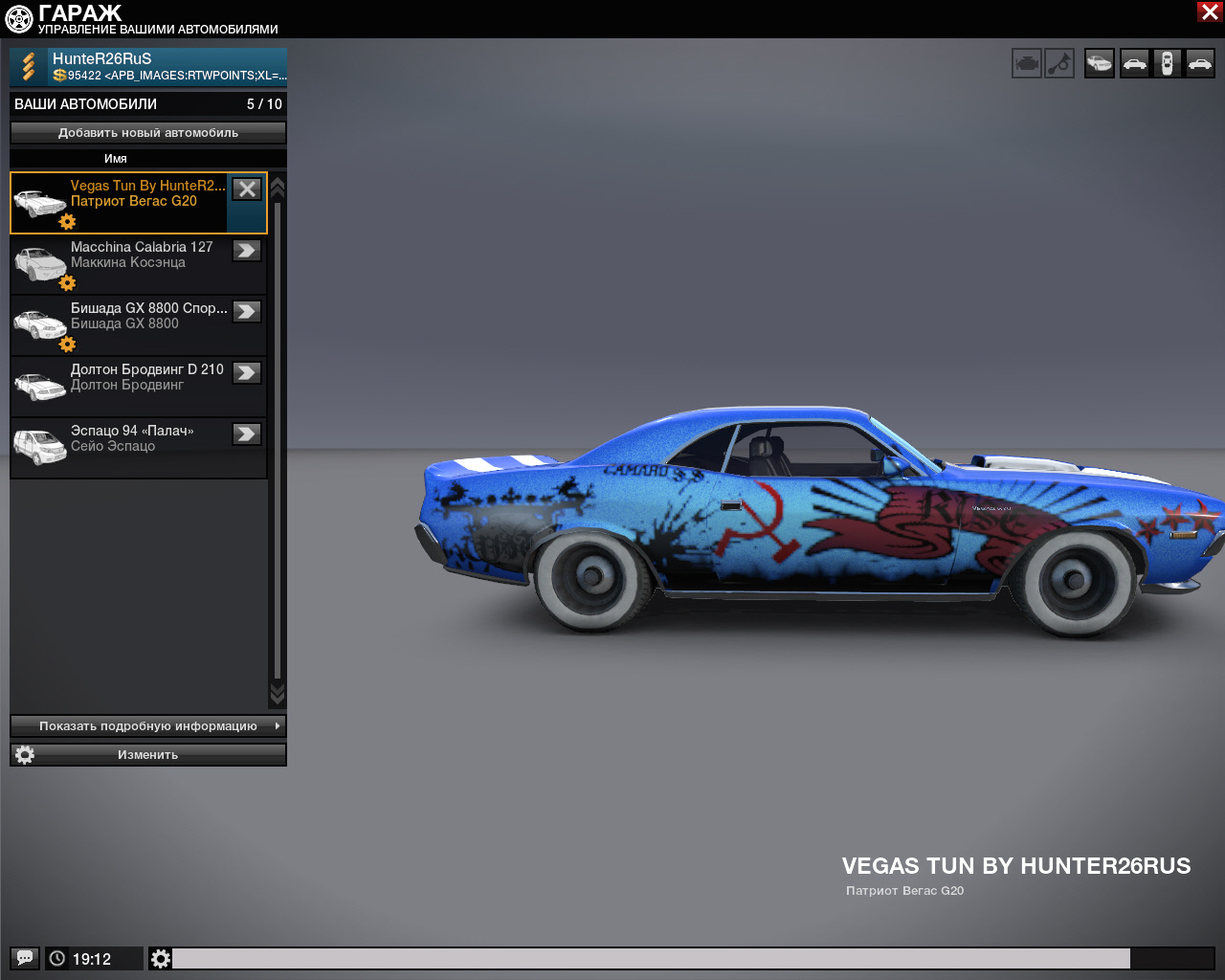This screenshot has width=1225, height=980.
Task: Open 'Показать подробную информацию' details
Action: pyautogui.click(x=148, y=726)
